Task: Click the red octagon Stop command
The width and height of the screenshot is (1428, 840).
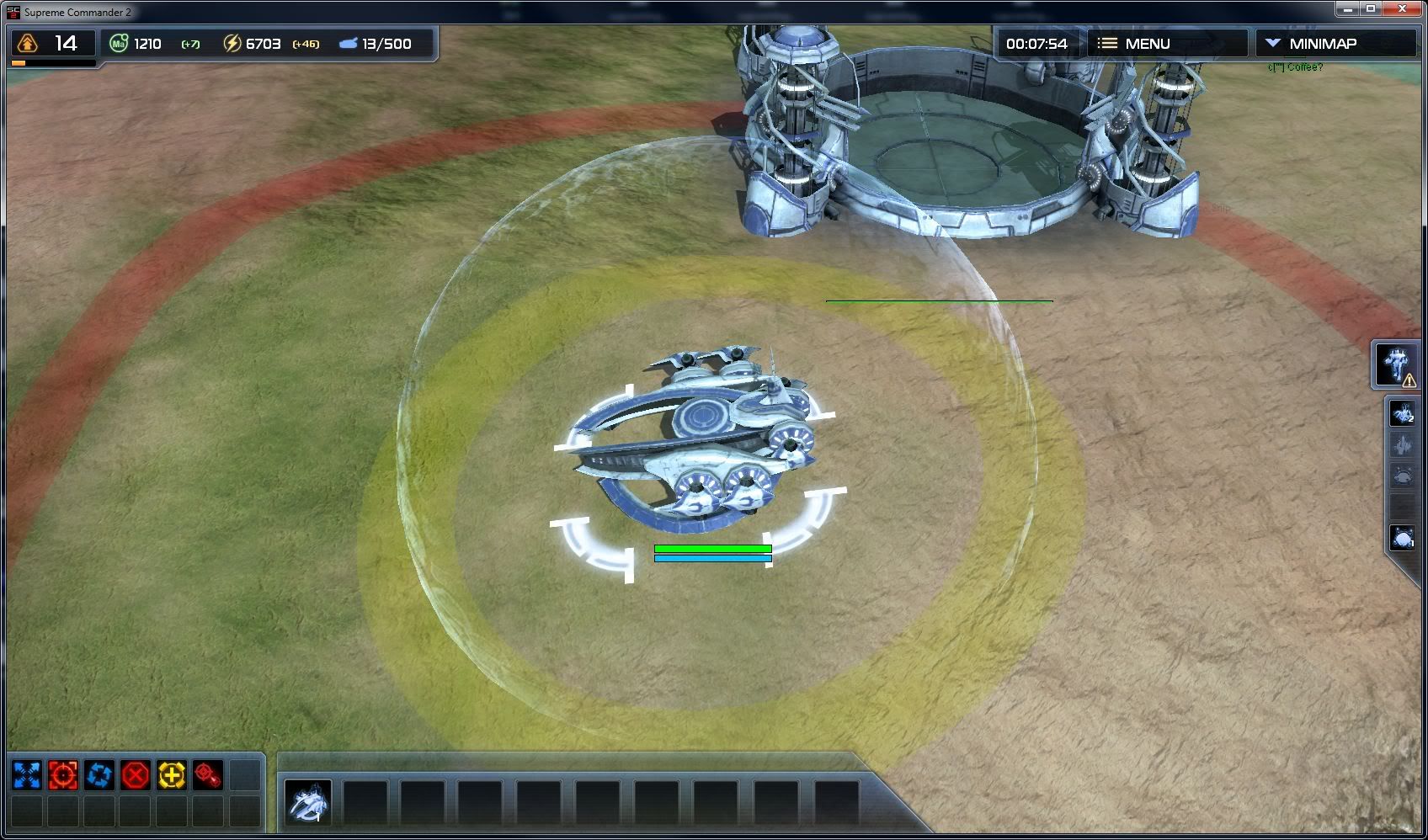Action: click(136, 775)
